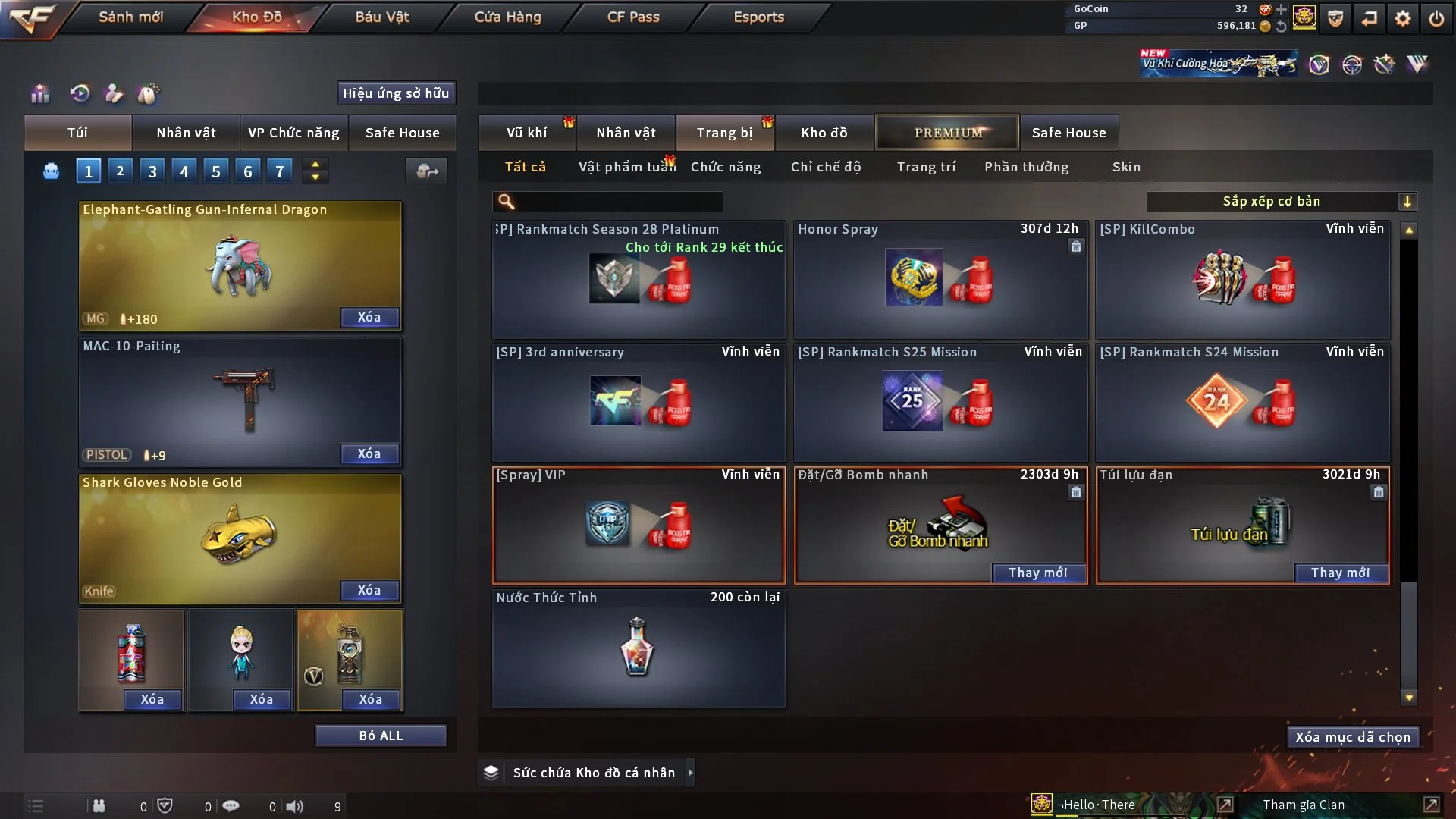Open the Hiệu ứng sở hữu panel
The image size is (1456, 819).
(x=396, y=93)
